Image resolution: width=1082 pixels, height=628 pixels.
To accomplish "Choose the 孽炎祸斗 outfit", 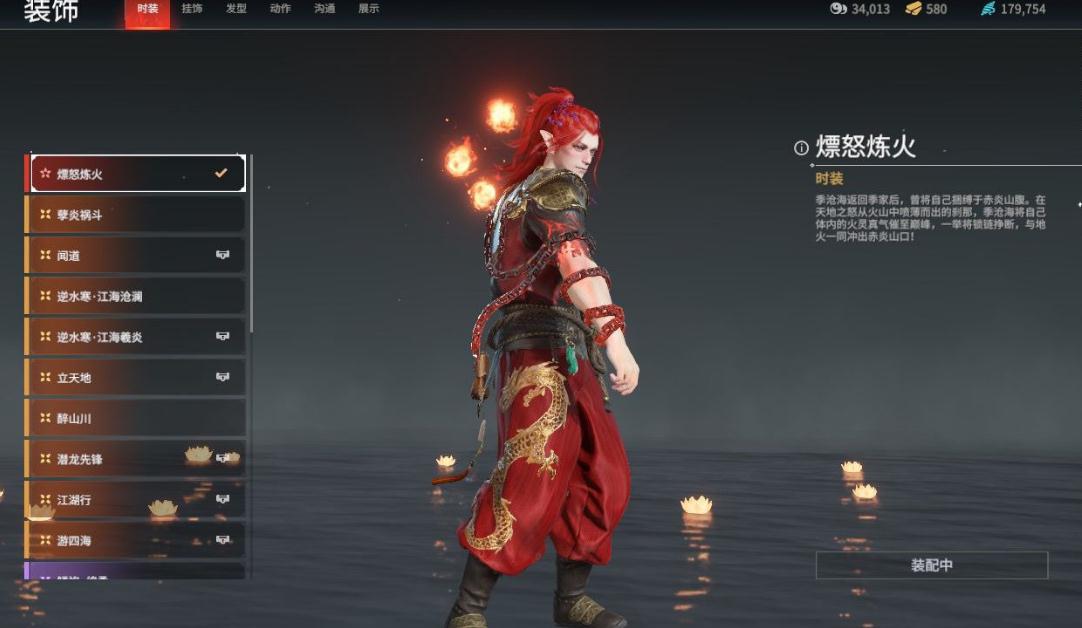I will (x=137, y=215).
